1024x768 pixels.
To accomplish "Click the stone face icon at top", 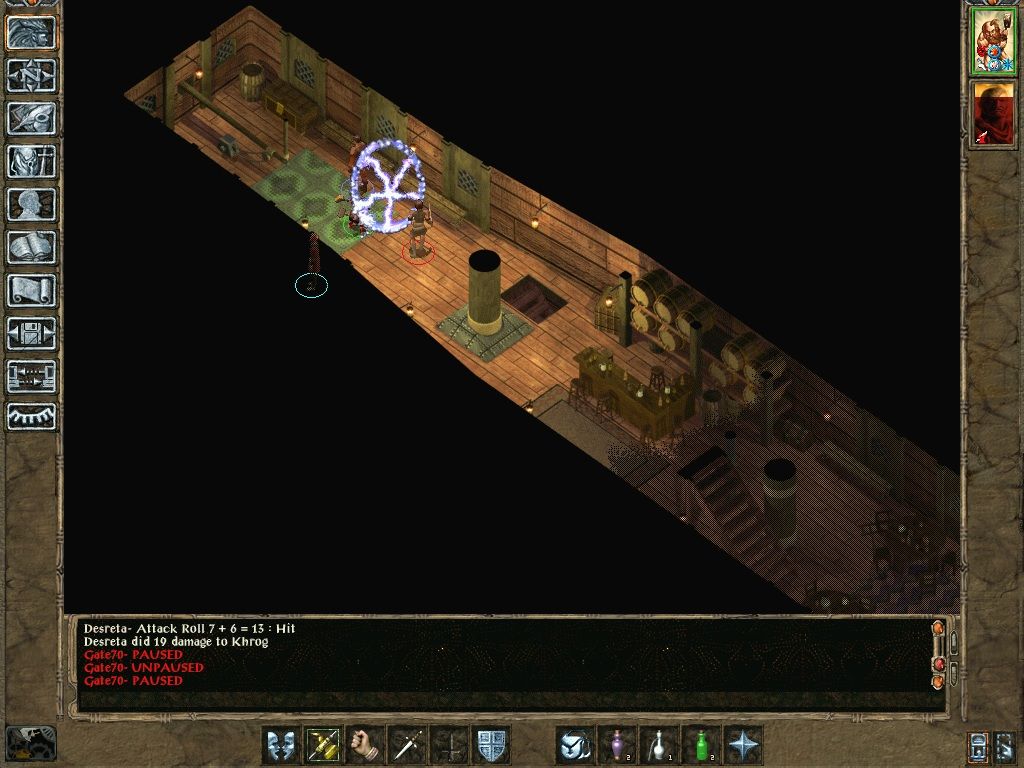I will pyautogui.click(x=32, y=32).
